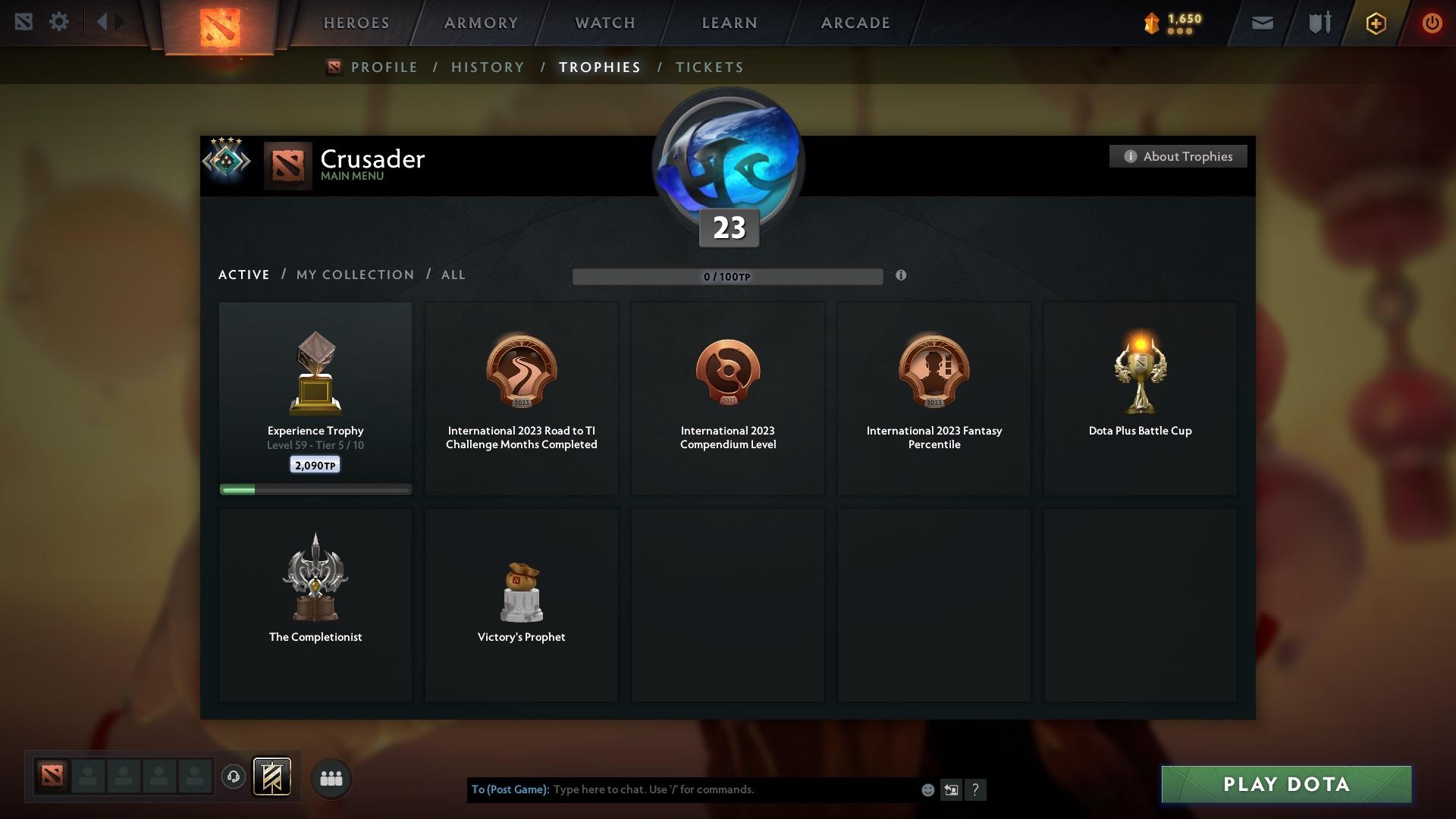Click the battle pass banner icon beside party slots
Viewport: 1456px width, 819px height.
(x=272, y=777)
